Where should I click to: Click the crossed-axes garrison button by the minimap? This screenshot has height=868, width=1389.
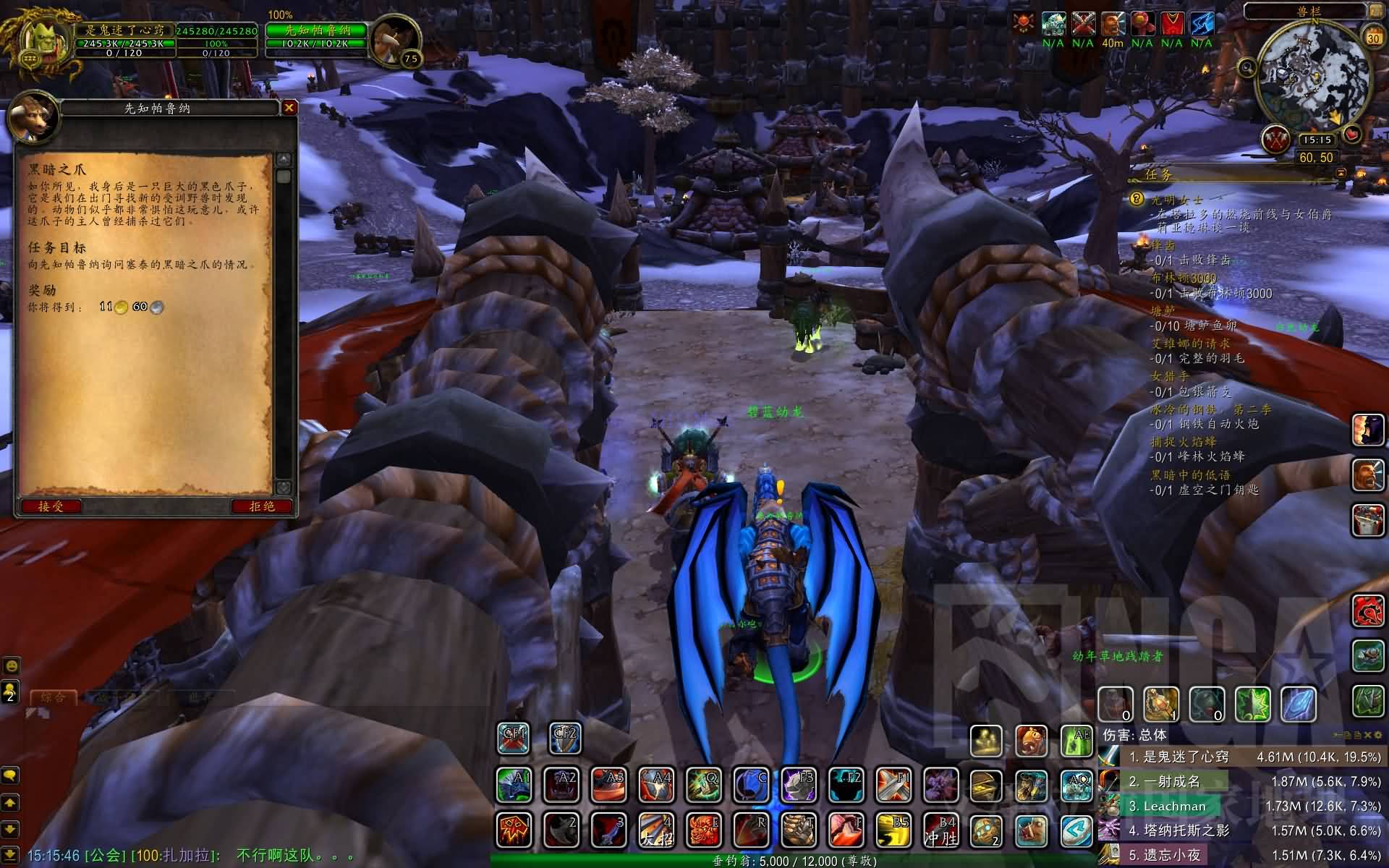tap(1275, 140)
